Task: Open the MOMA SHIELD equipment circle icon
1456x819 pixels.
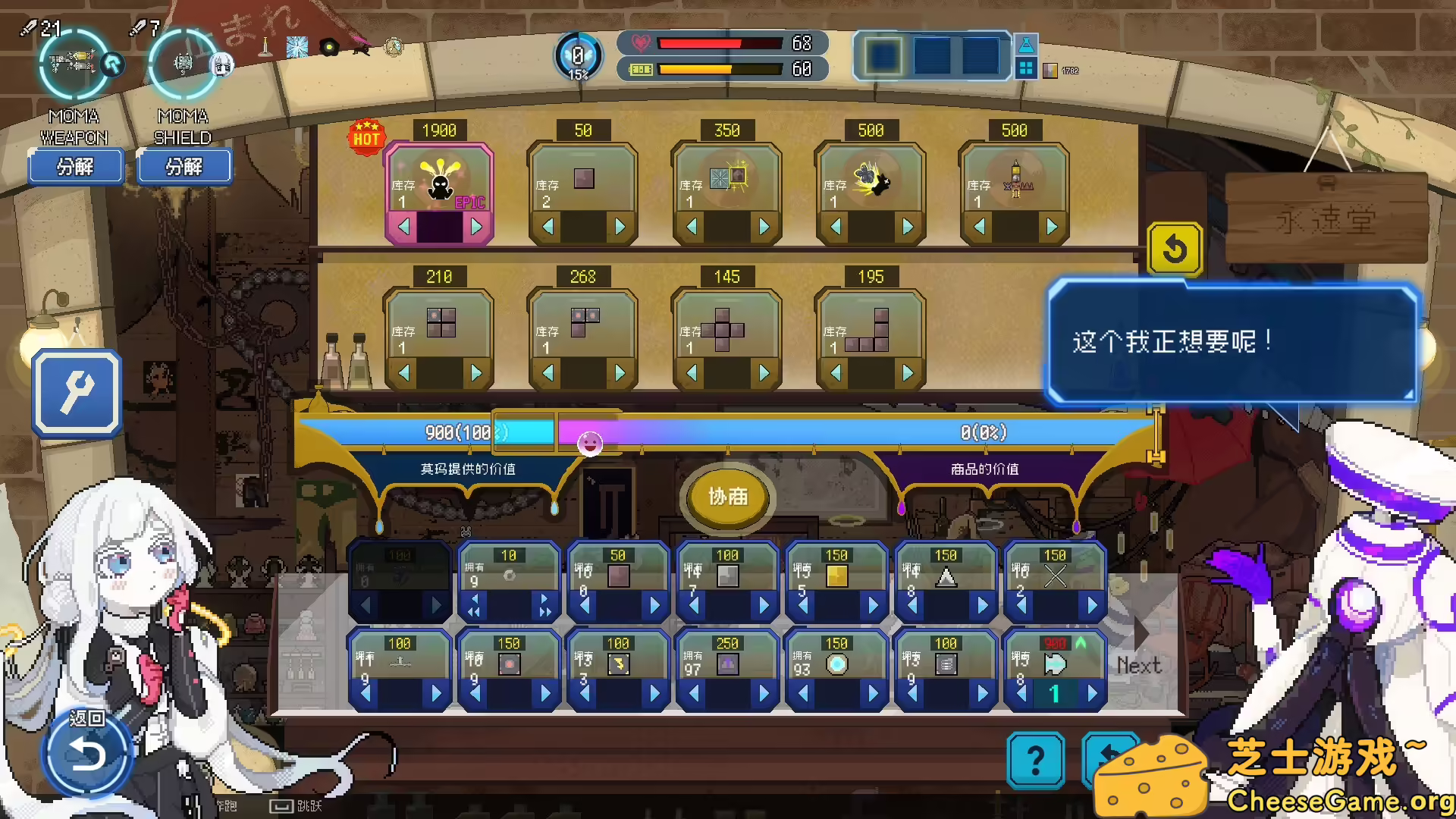Action: [182, 65]
